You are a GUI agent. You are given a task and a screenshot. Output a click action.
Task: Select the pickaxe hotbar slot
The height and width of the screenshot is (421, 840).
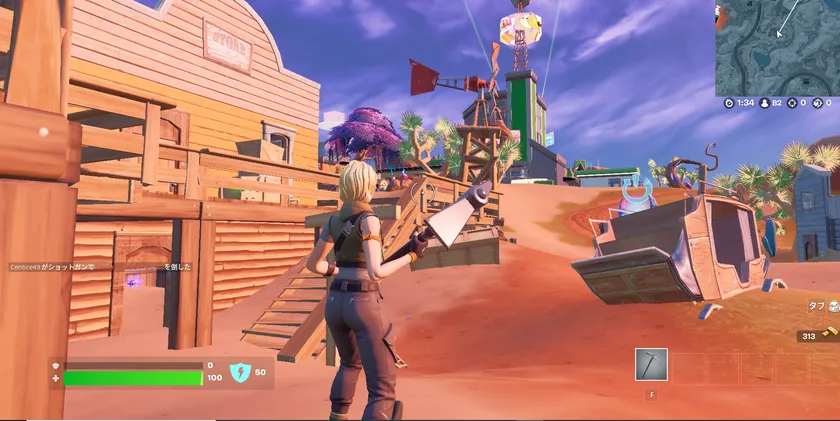tap(651, 365)
